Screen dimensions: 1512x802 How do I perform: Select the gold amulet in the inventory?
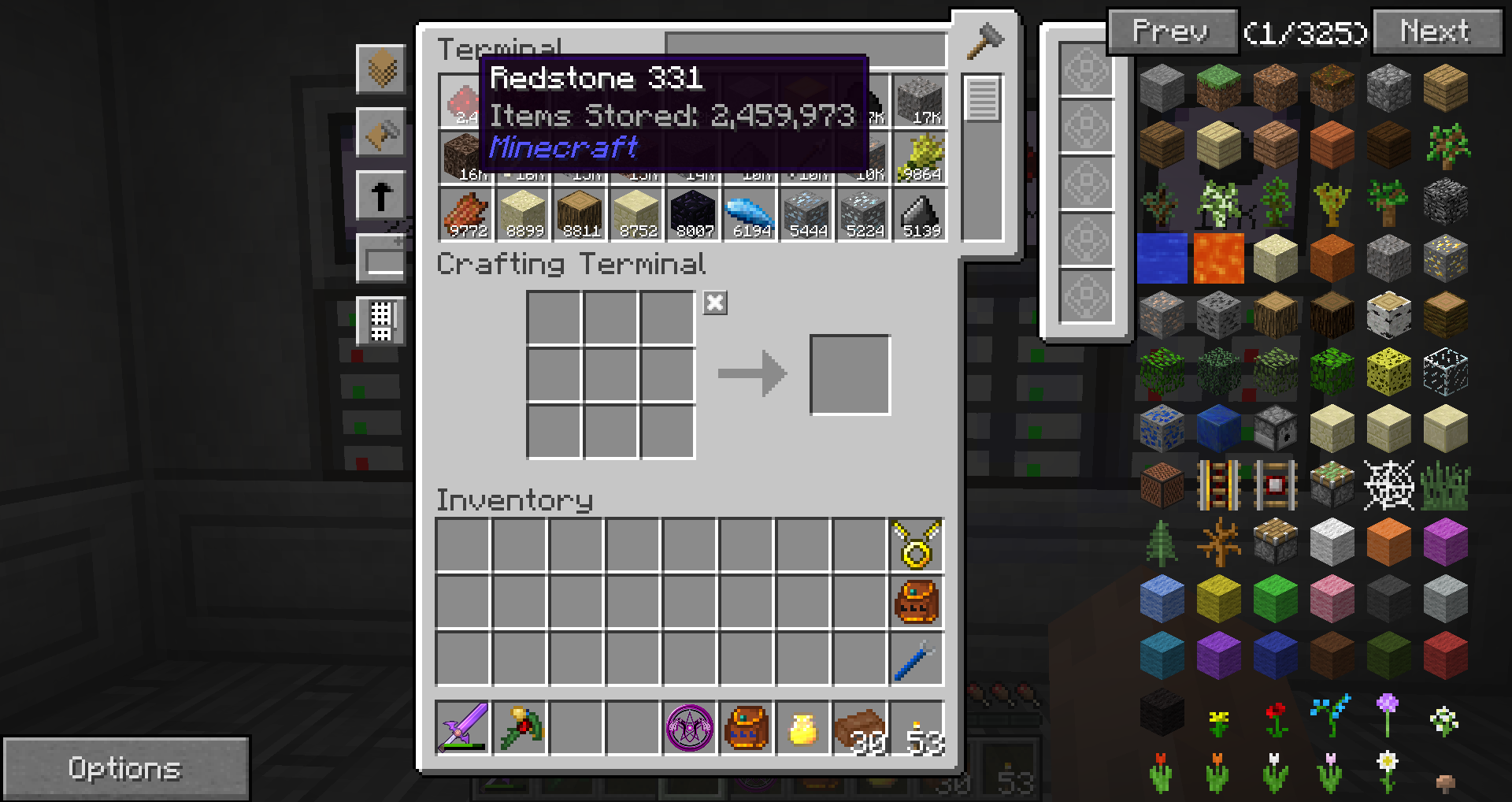tap(917, 545)
